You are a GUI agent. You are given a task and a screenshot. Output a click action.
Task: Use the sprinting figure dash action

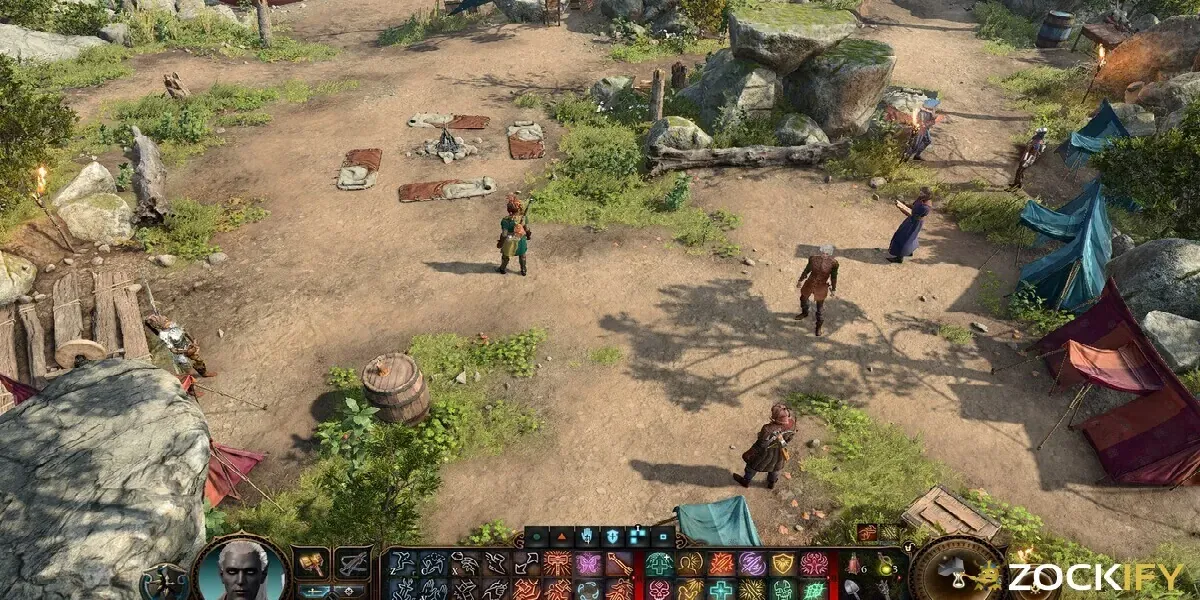click(x=402, y=563)
